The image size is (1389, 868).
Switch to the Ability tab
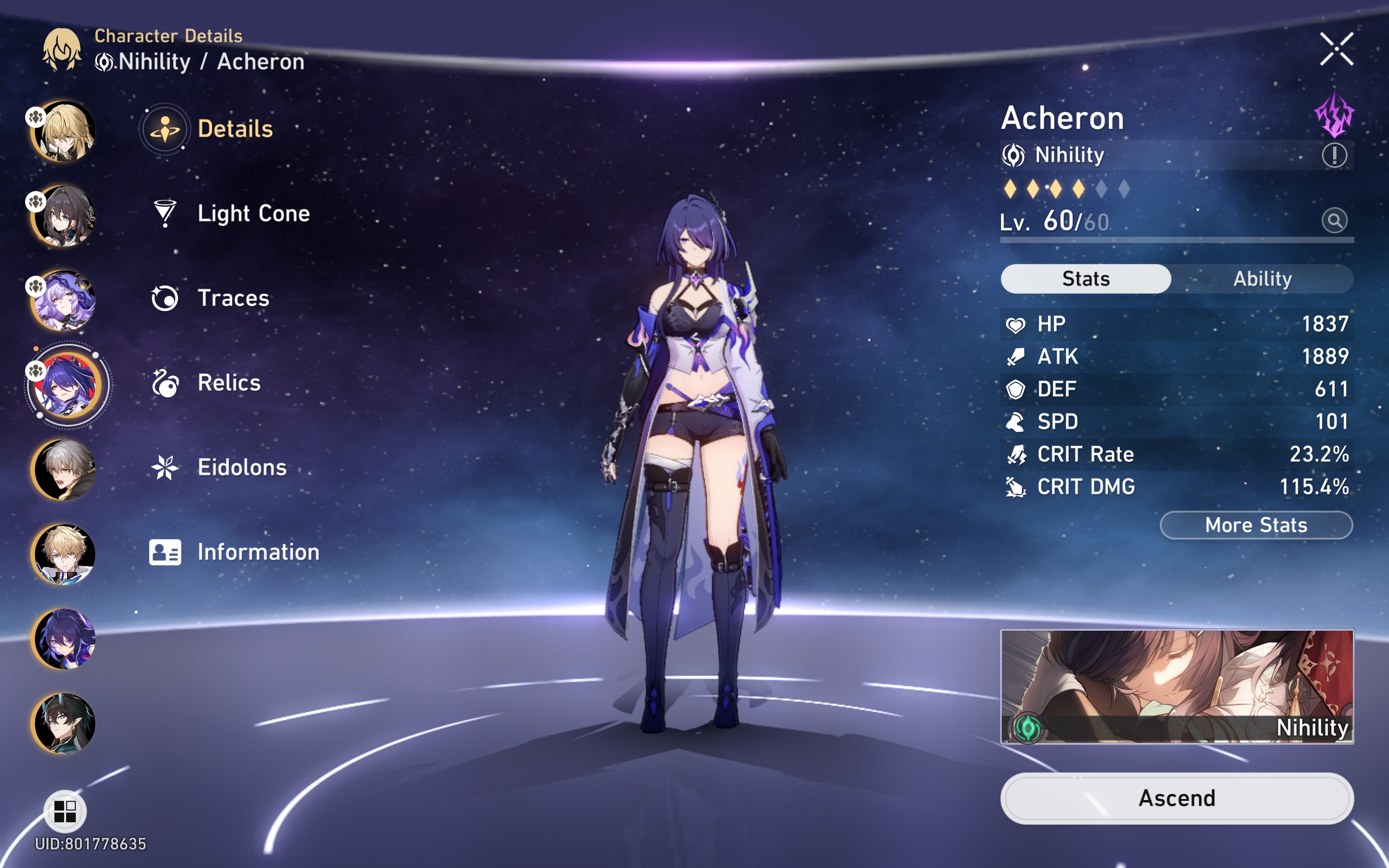point(1262,278)
